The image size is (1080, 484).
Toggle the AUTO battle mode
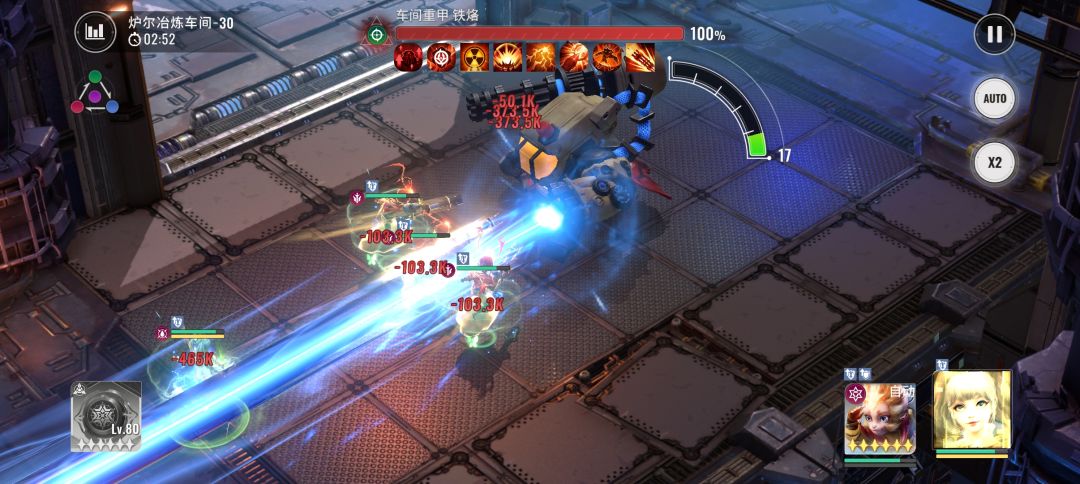(994, 99)
